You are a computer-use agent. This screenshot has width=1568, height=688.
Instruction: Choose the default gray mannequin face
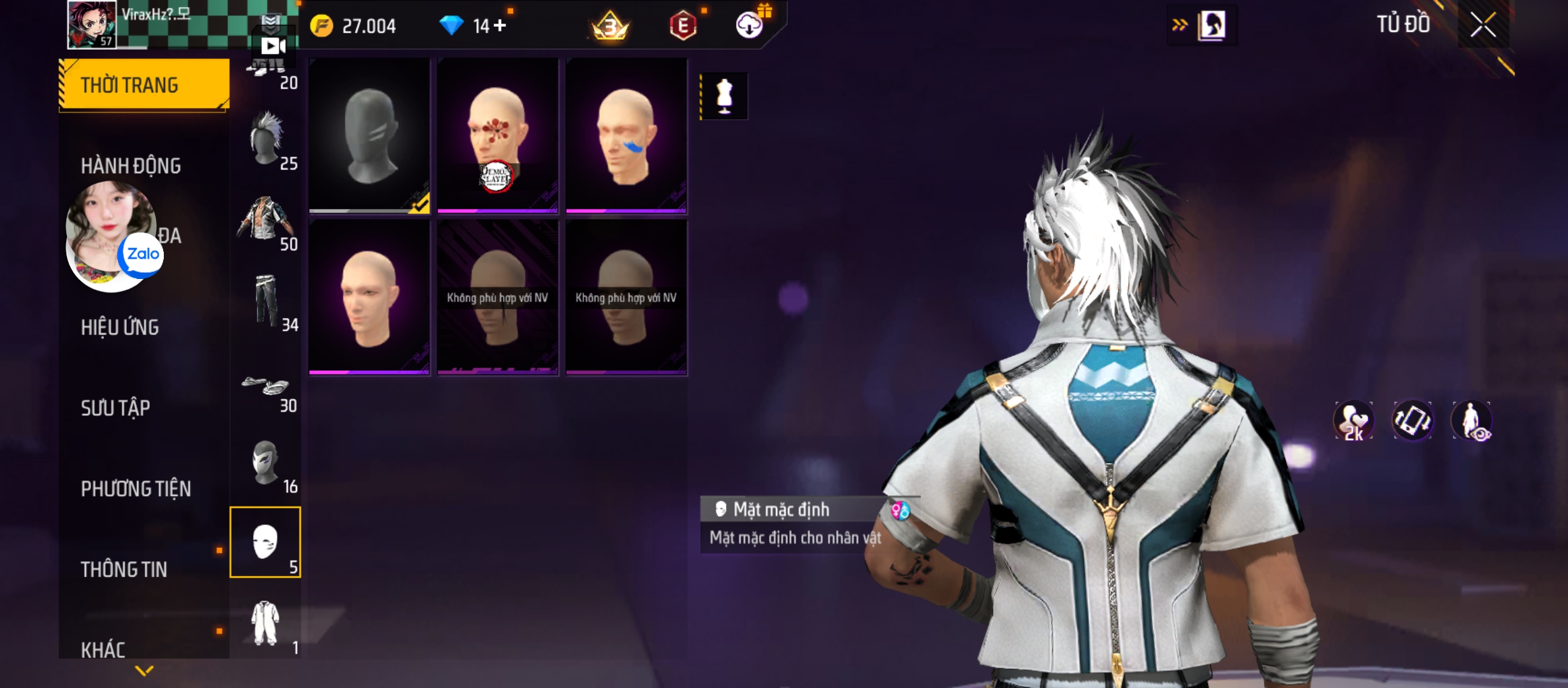pos(370,135)
